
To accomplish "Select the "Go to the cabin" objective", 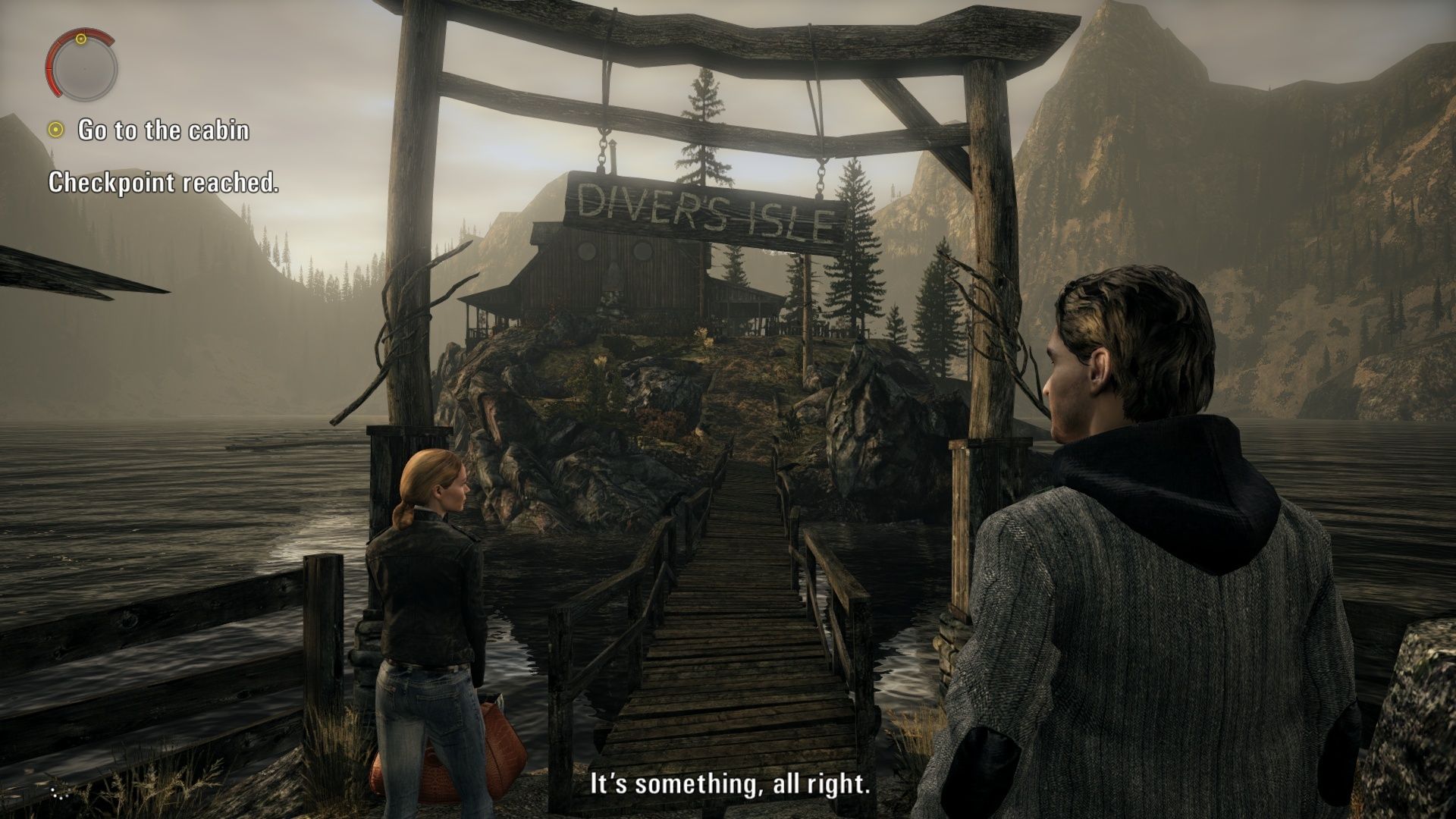I will (x=163, y=130).
